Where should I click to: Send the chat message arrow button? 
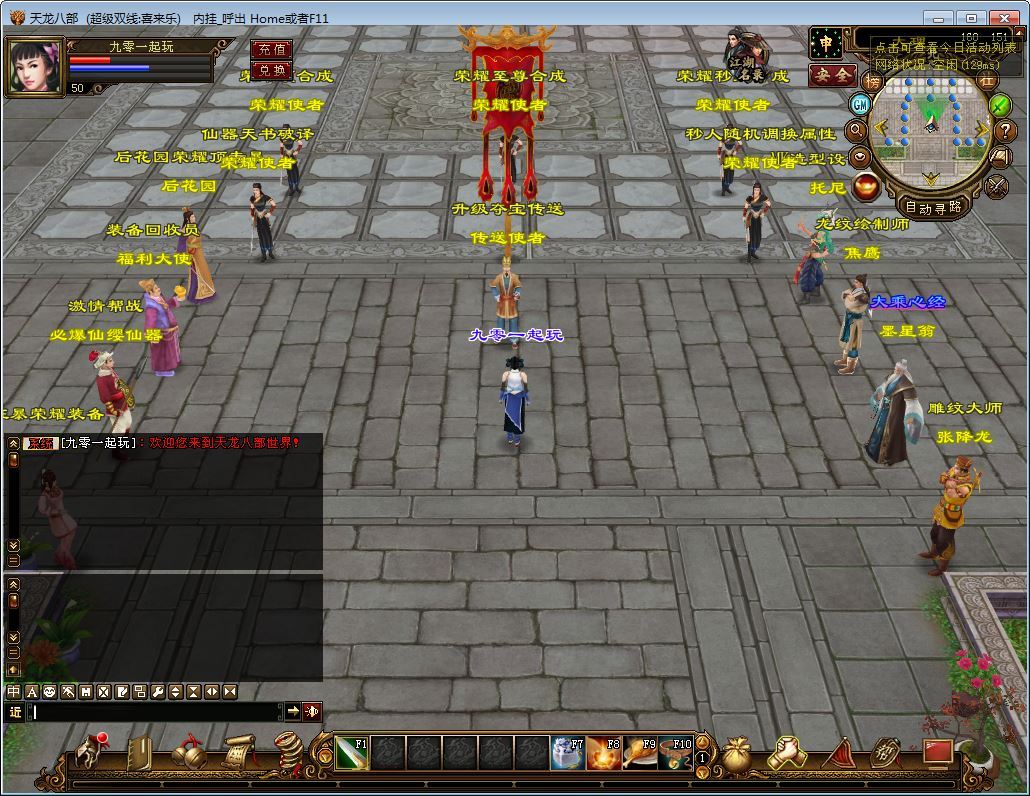tap(292, 711)
